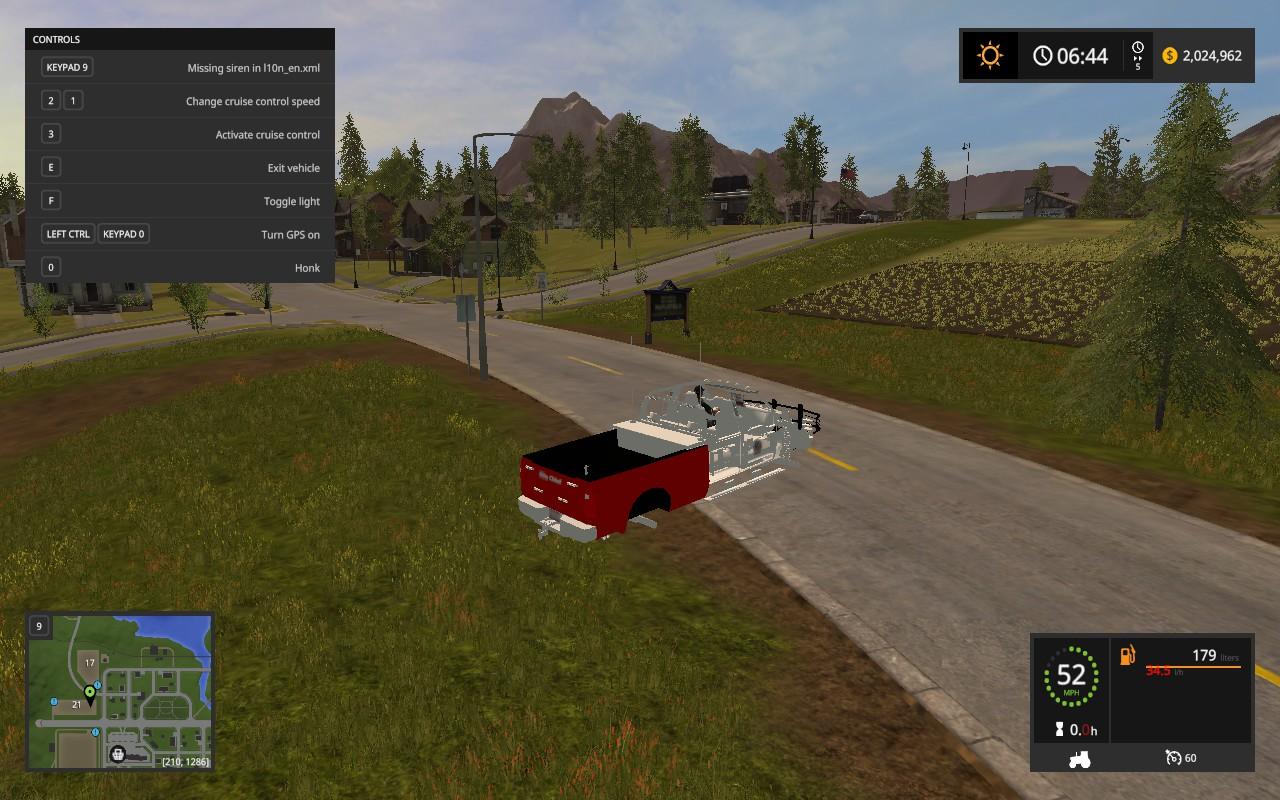The height and width of the screenshot is (800, 1280).
Task: Select the cruise control speed icon
Action: coord(1173,758)
